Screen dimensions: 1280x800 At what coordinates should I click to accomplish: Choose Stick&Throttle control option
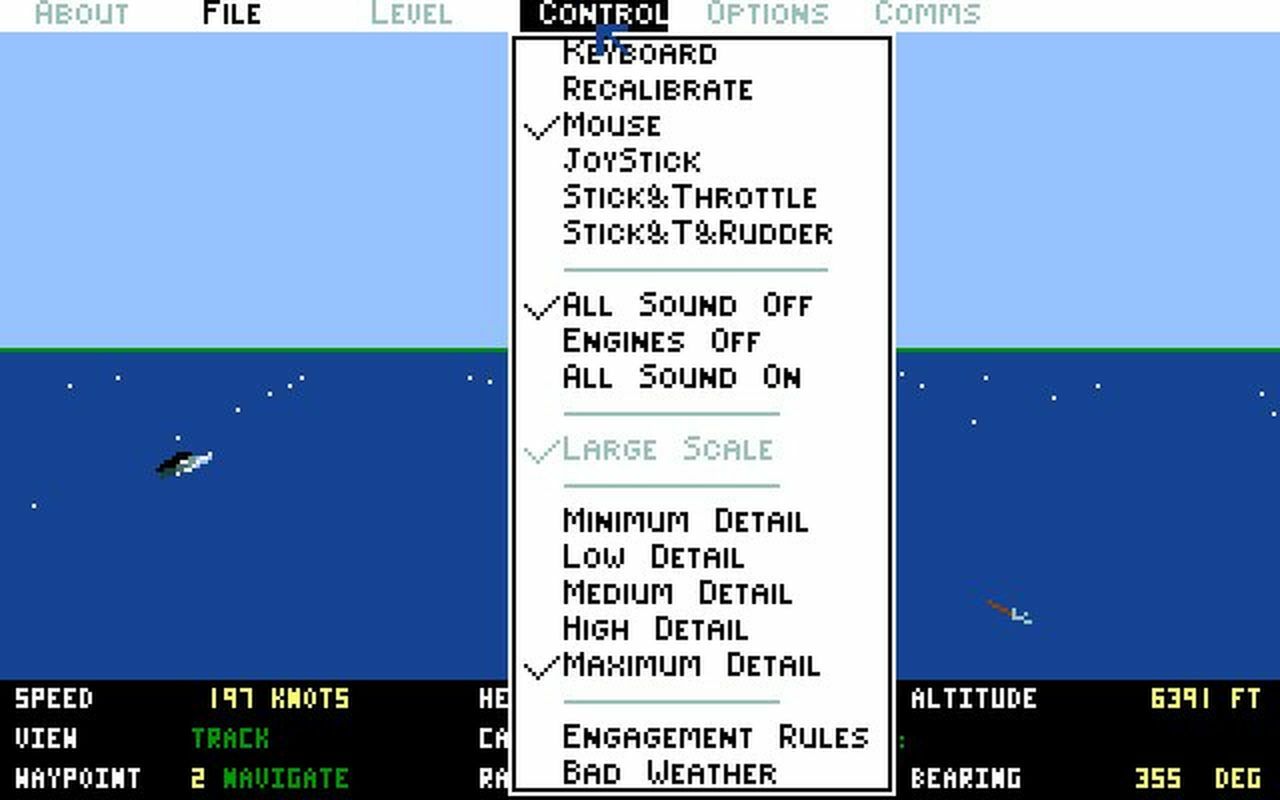(688, 196)
